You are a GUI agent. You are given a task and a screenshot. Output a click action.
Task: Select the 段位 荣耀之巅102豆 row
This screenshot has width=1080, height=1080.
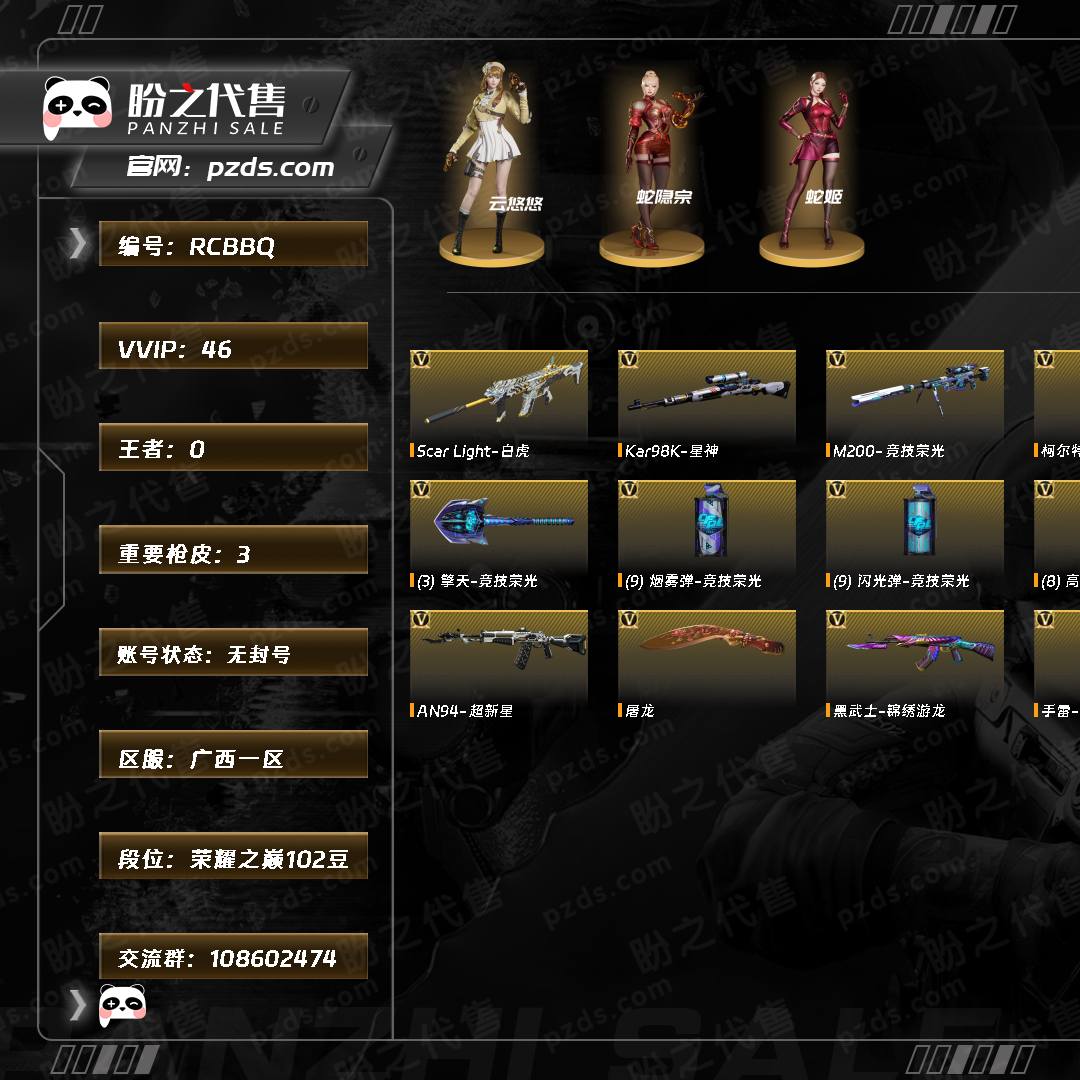pos(233,857)
